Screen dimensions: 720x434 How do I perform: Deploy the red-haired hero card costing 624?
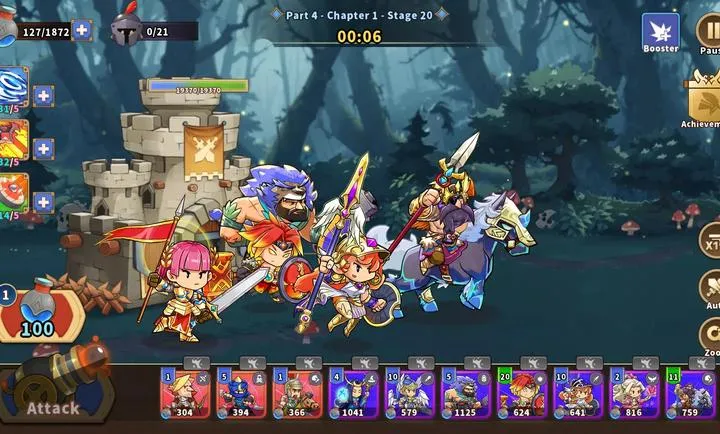tap(521, 393)
